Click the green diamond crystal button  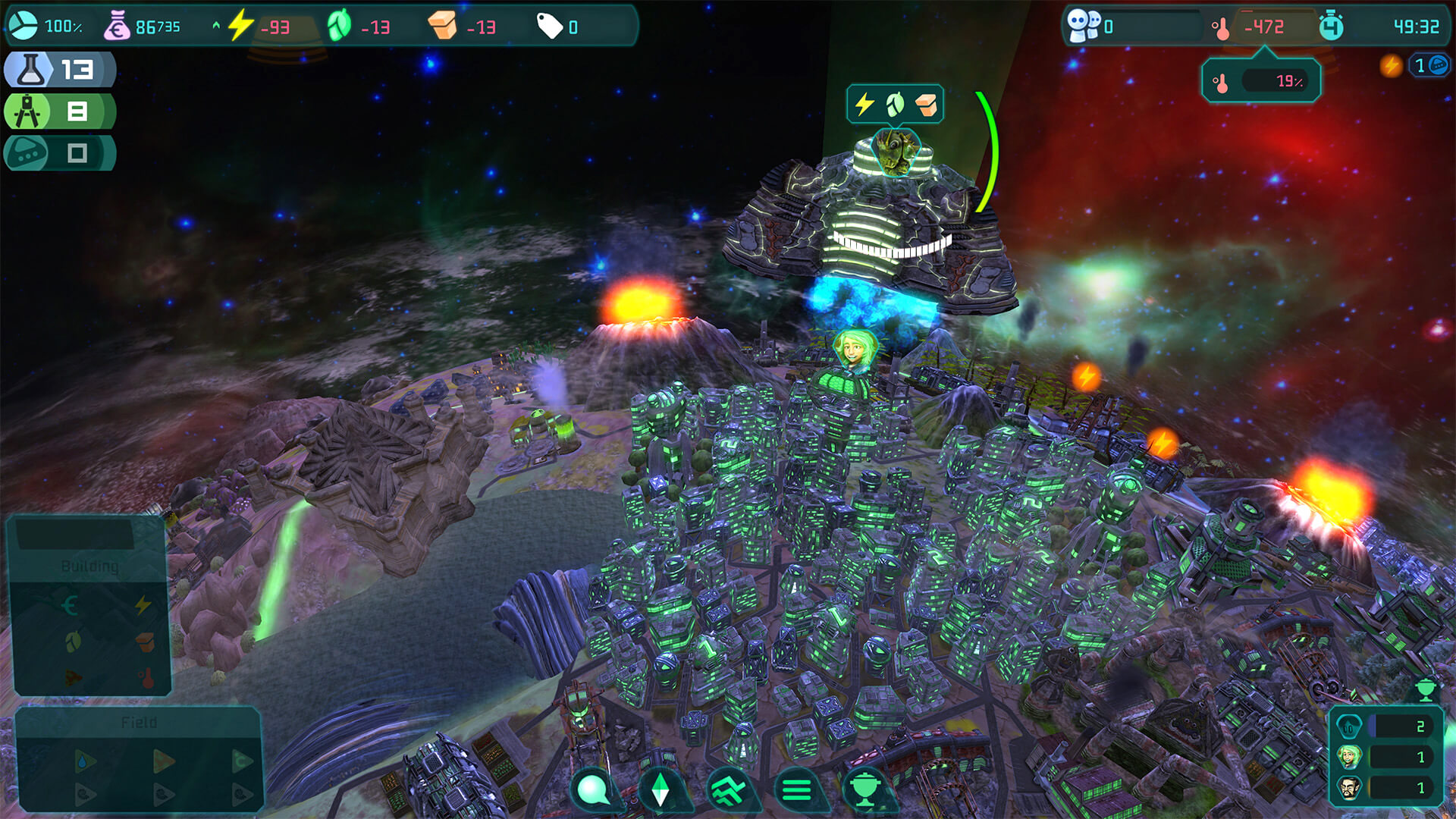tap(661, 790)
